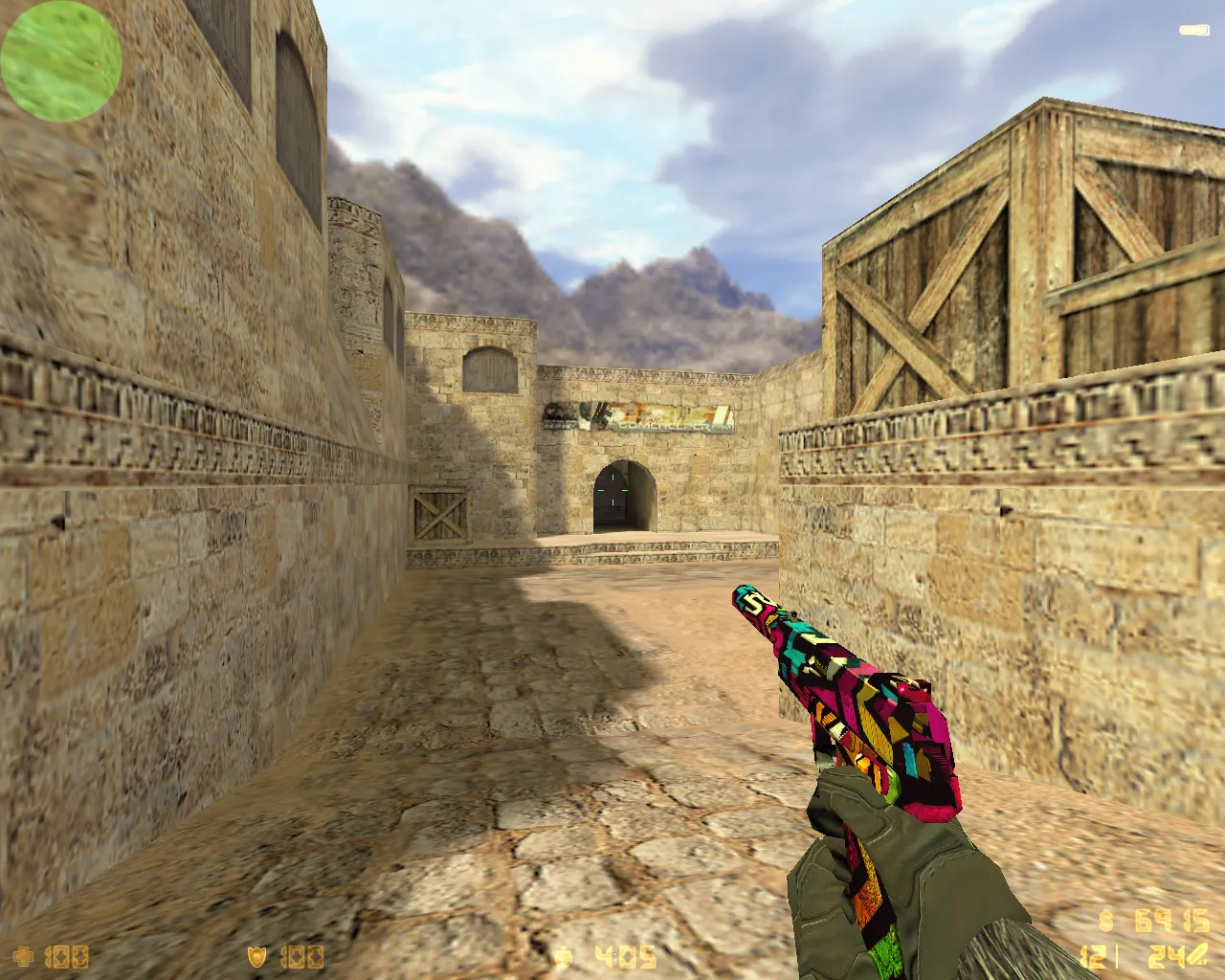Select the armor shield icon

tap(256, 955)
